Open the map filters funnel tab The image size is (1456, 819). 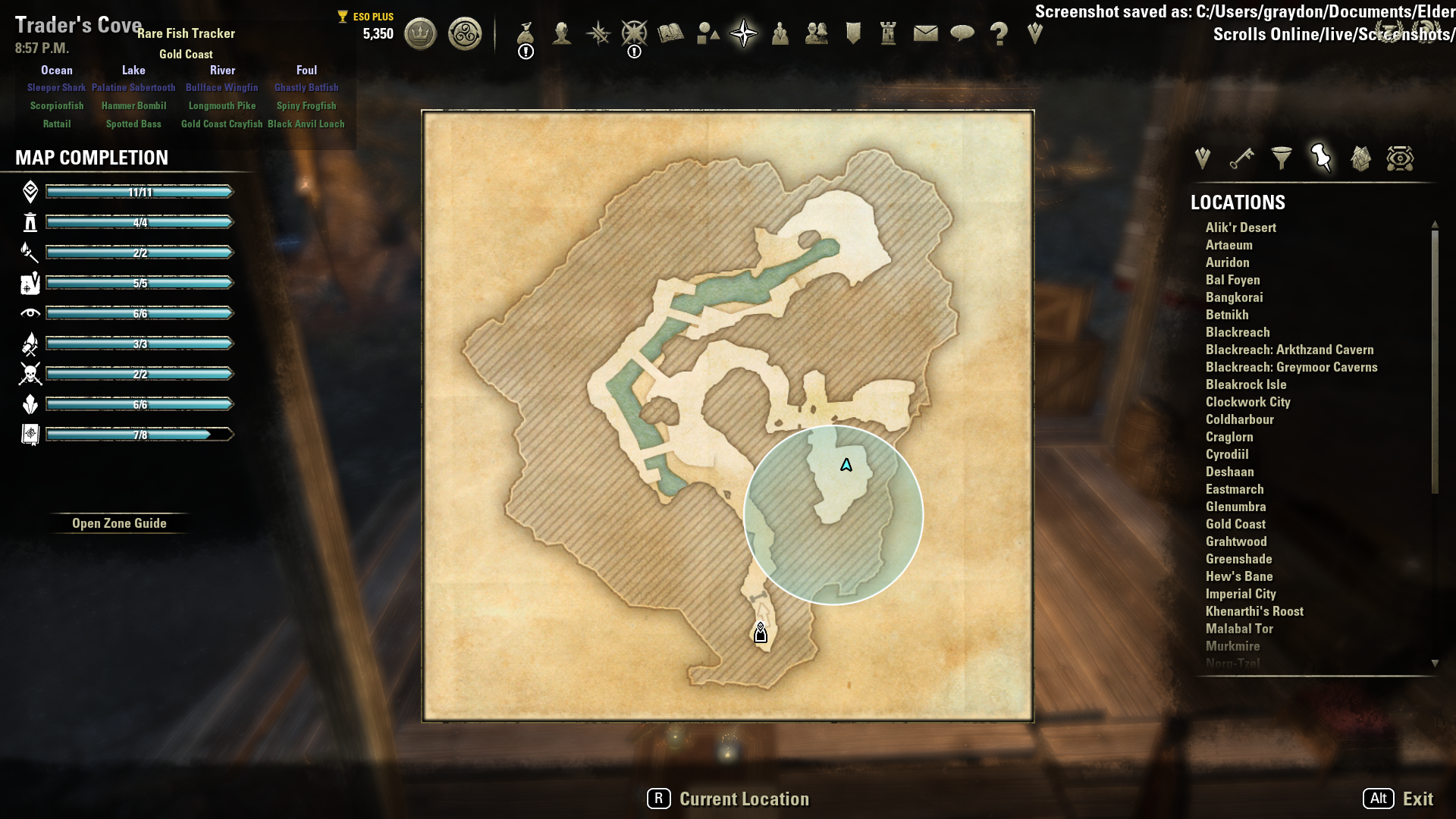click(x=1282, y=158)
